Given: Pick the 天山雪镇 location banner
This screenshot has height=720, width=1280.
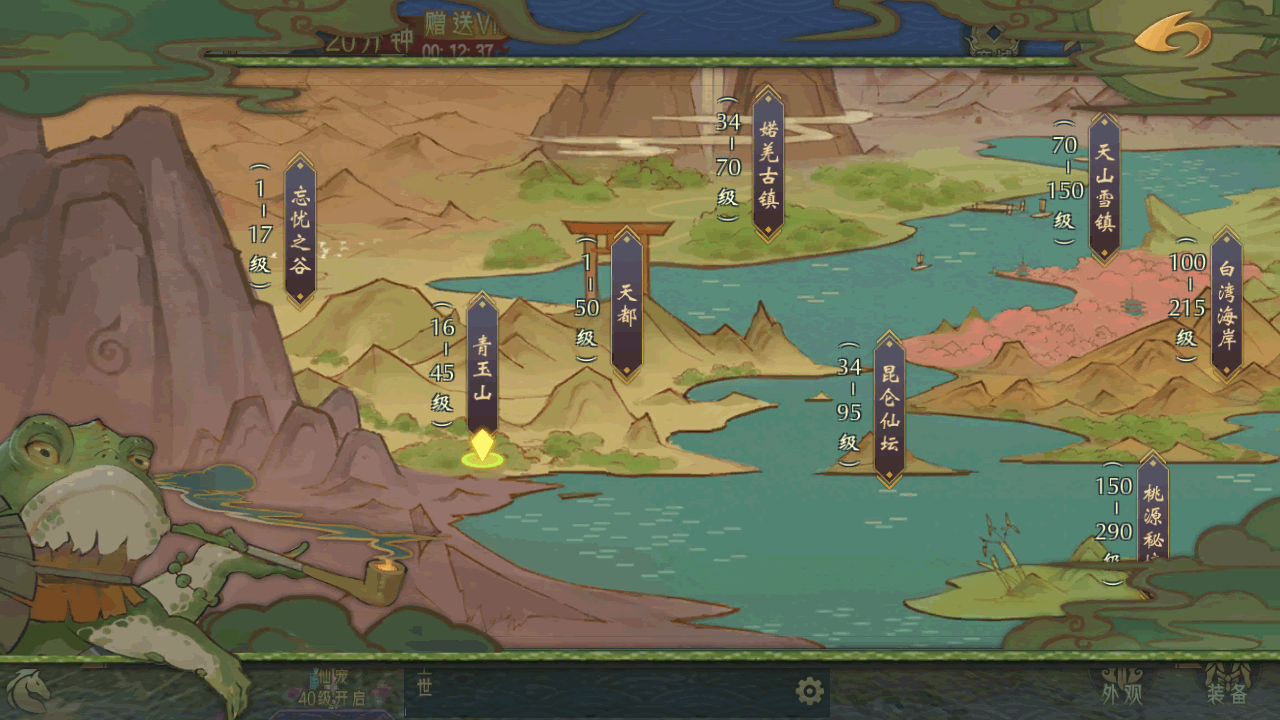Looking at the screenshot, I should pyautogui.click(x=1104, y=187).
